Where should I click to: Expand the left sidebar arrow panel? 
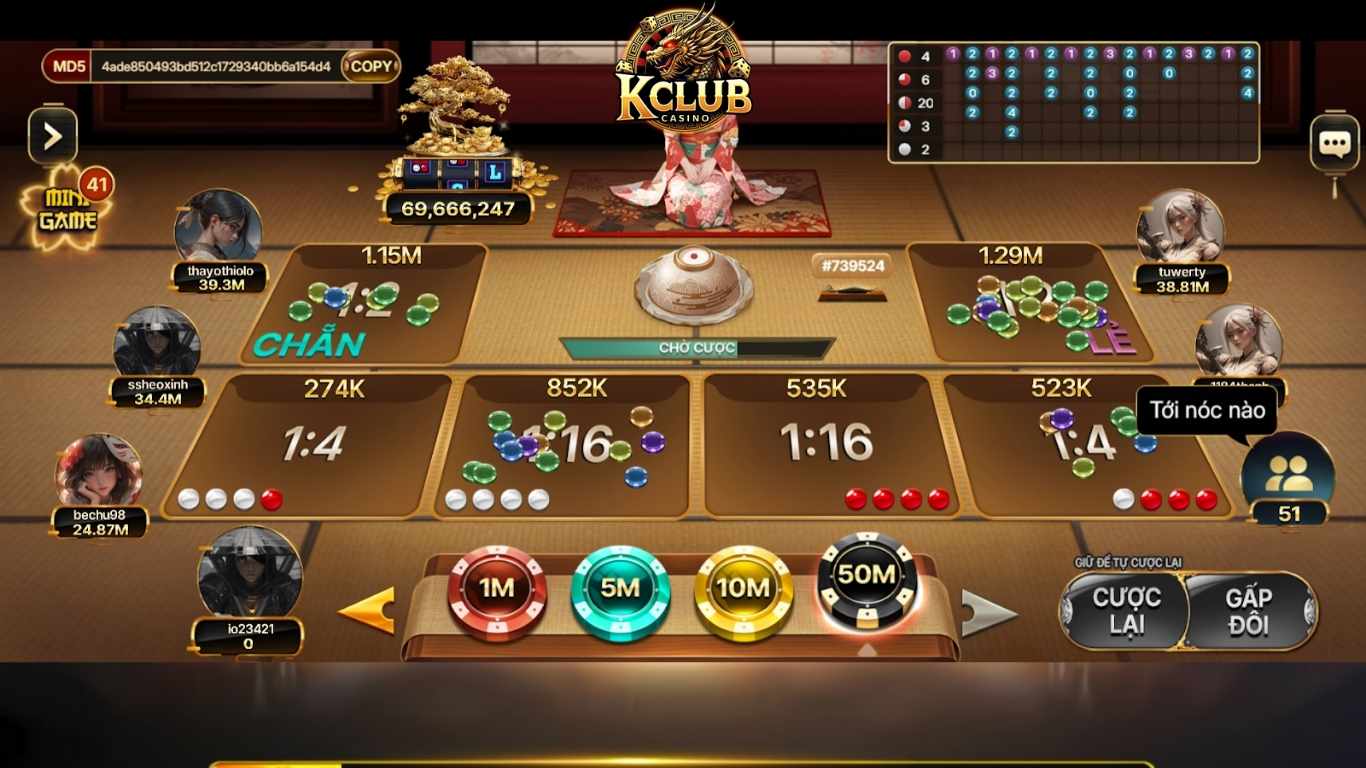52,133
